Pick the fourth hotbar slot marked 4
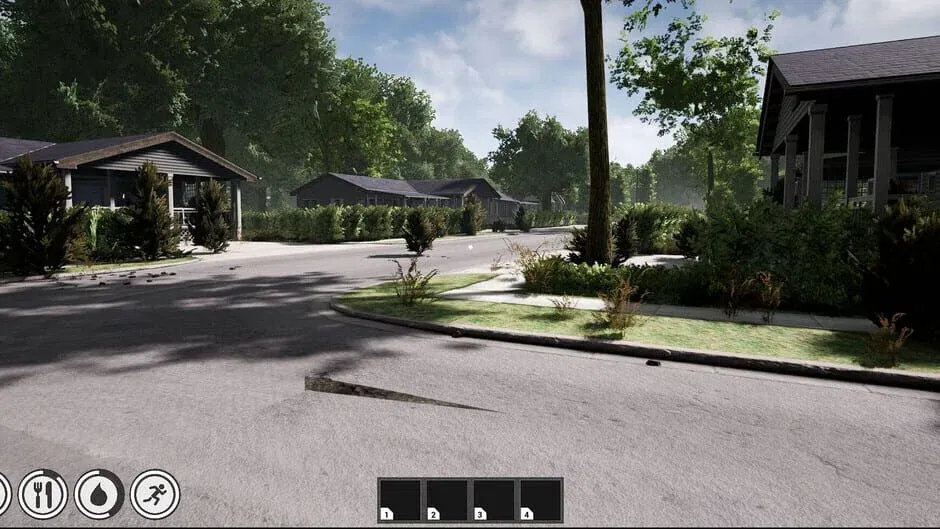This screenshot has width=940, height=529. click(x=540, y=499)
